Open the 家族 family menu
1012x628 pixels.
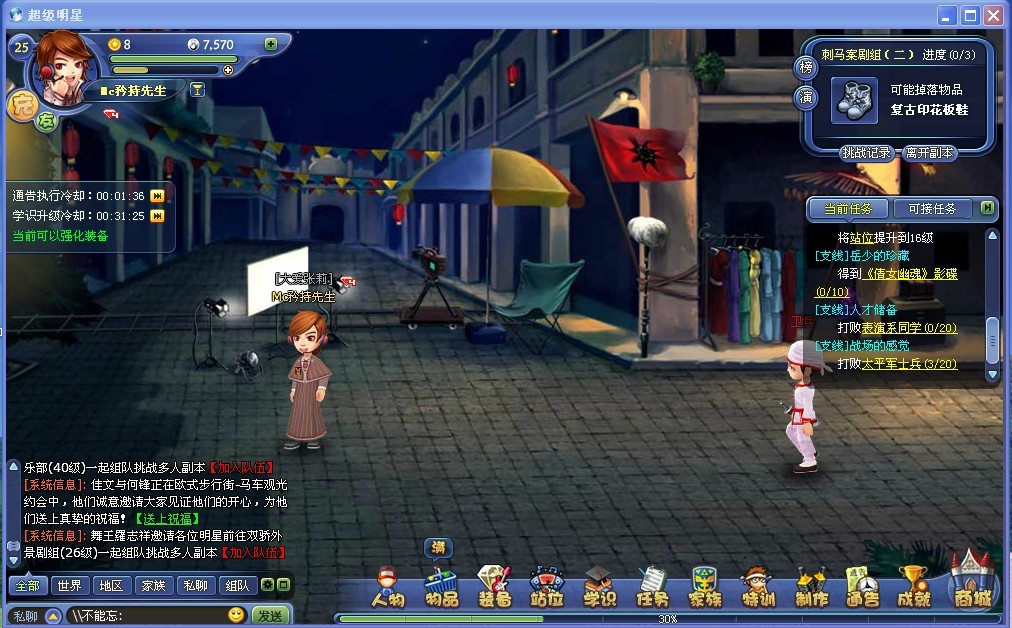(x=705, y=587)
